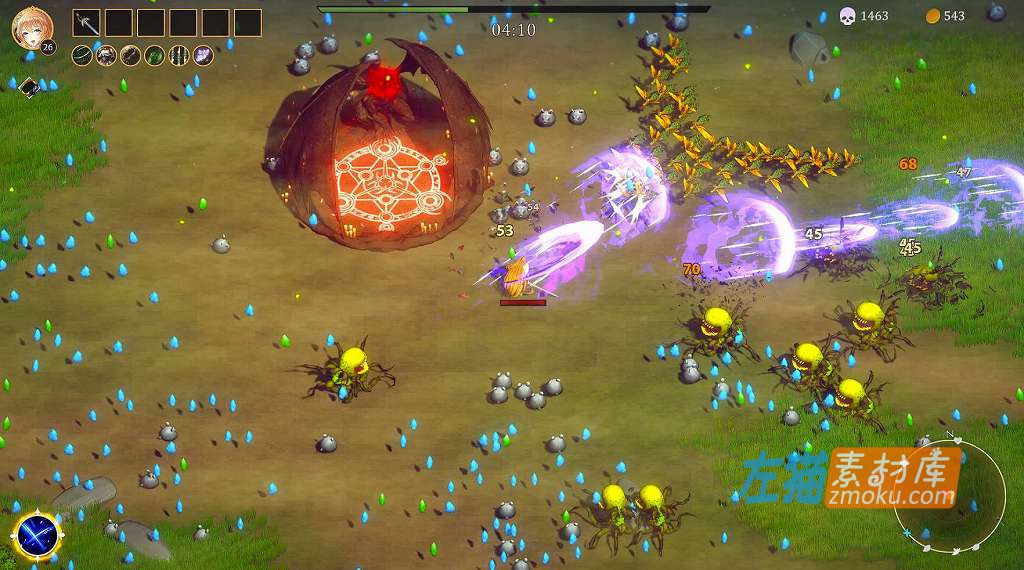Viewport: 1024px width, 570px height.
Task: Click the green ring passive icon
Action: pyautogui.click(x=83, y=56)
